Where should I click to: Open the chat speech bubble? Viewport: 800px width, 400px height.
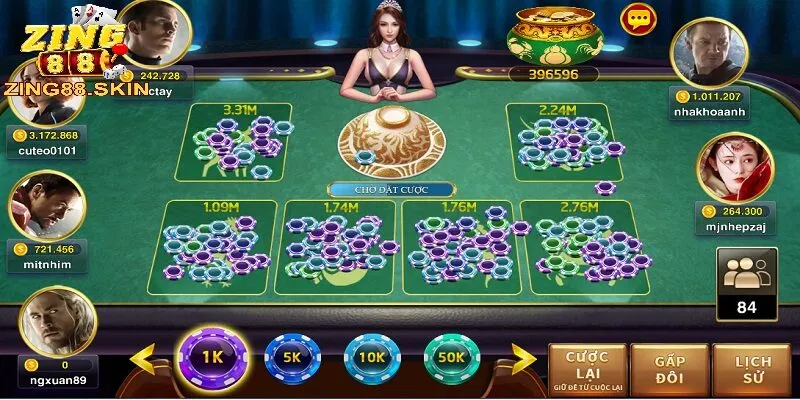[x=636, y=19]
